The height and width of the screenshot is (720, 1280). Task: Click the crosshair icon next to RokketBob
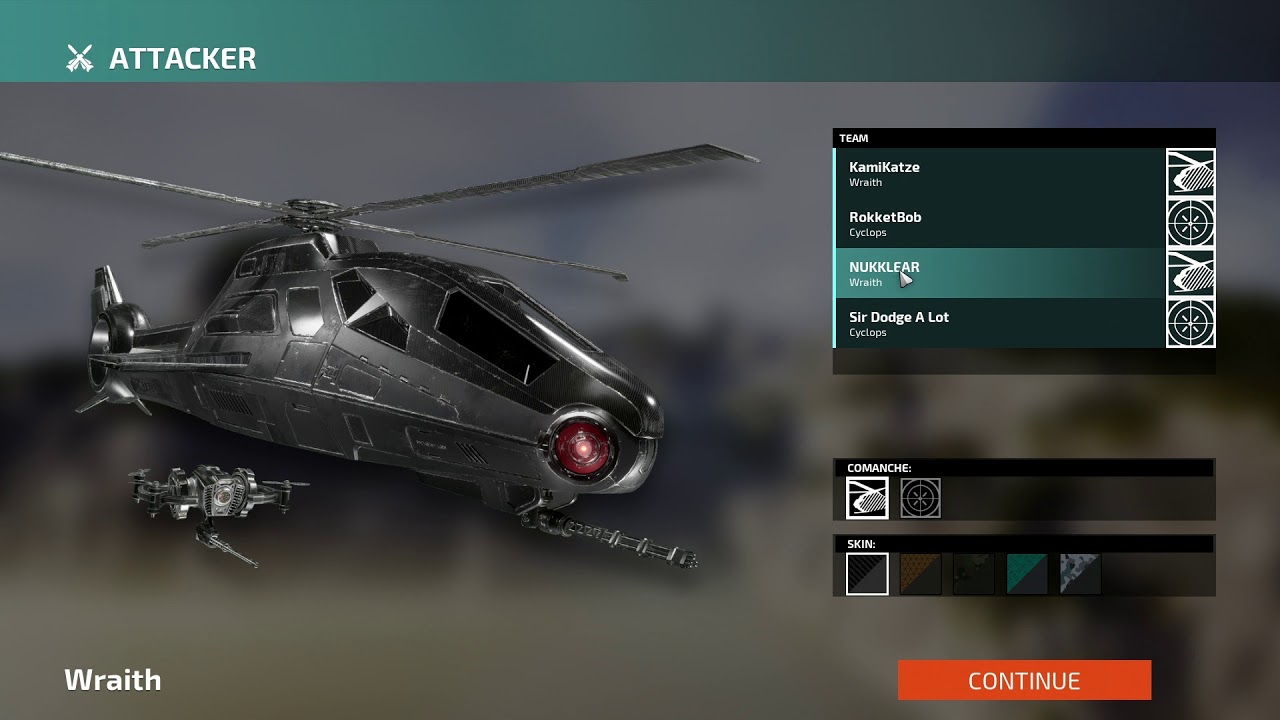pyautogui.click(x=1190, y=224)
